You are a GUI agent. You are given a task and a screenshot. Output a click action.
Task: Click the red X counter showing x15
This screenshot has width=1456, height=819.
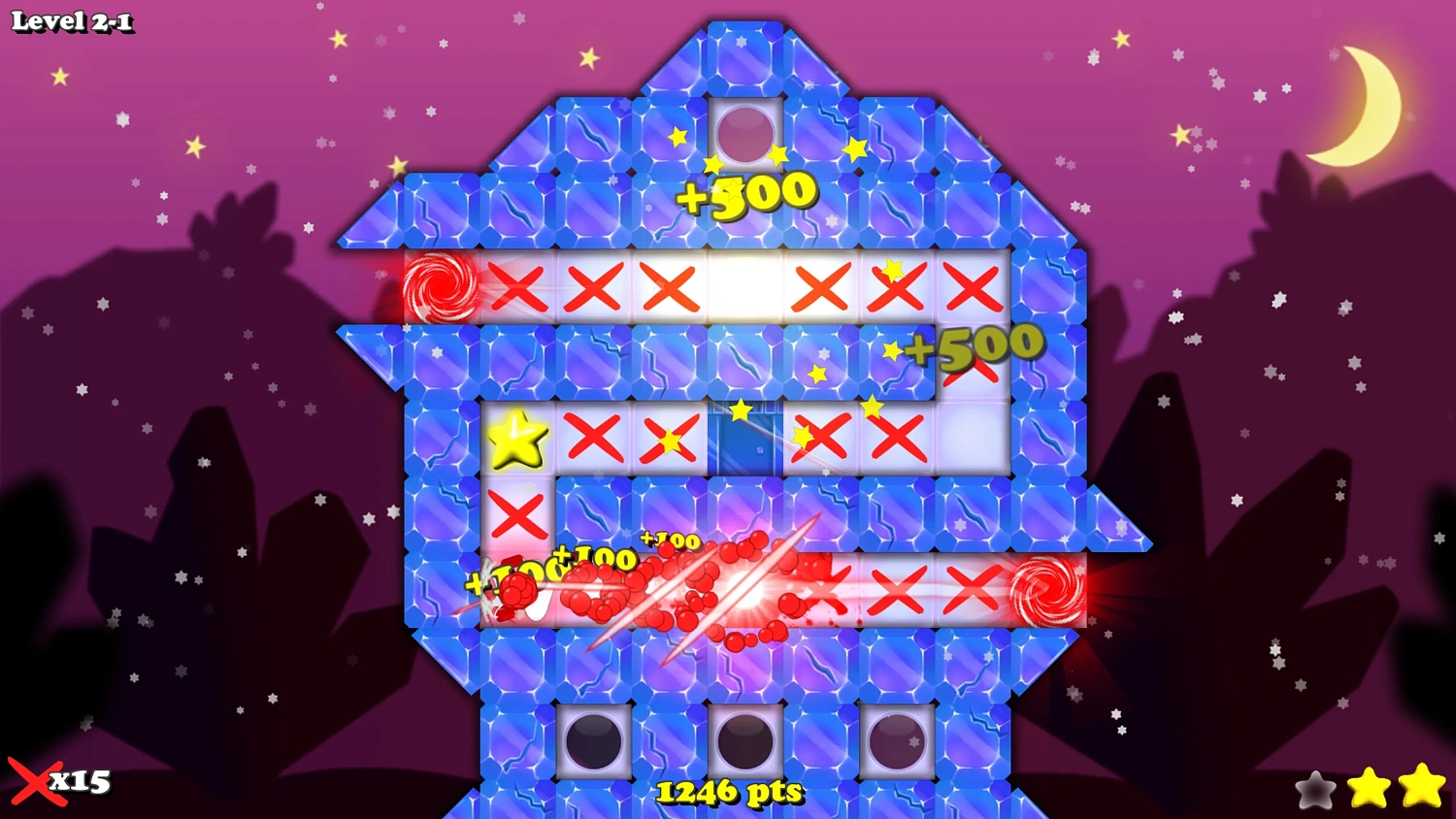(x=58, y=781)
